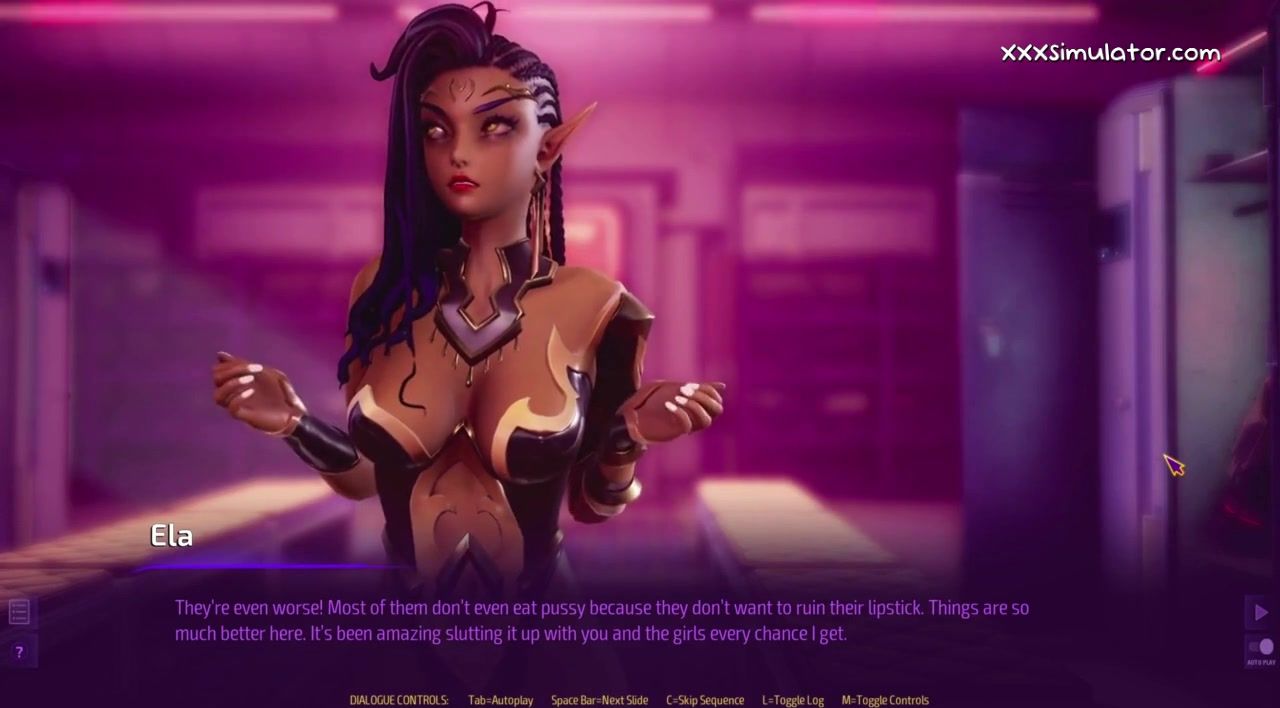Open the dialogue log list icon

[19, 611]
